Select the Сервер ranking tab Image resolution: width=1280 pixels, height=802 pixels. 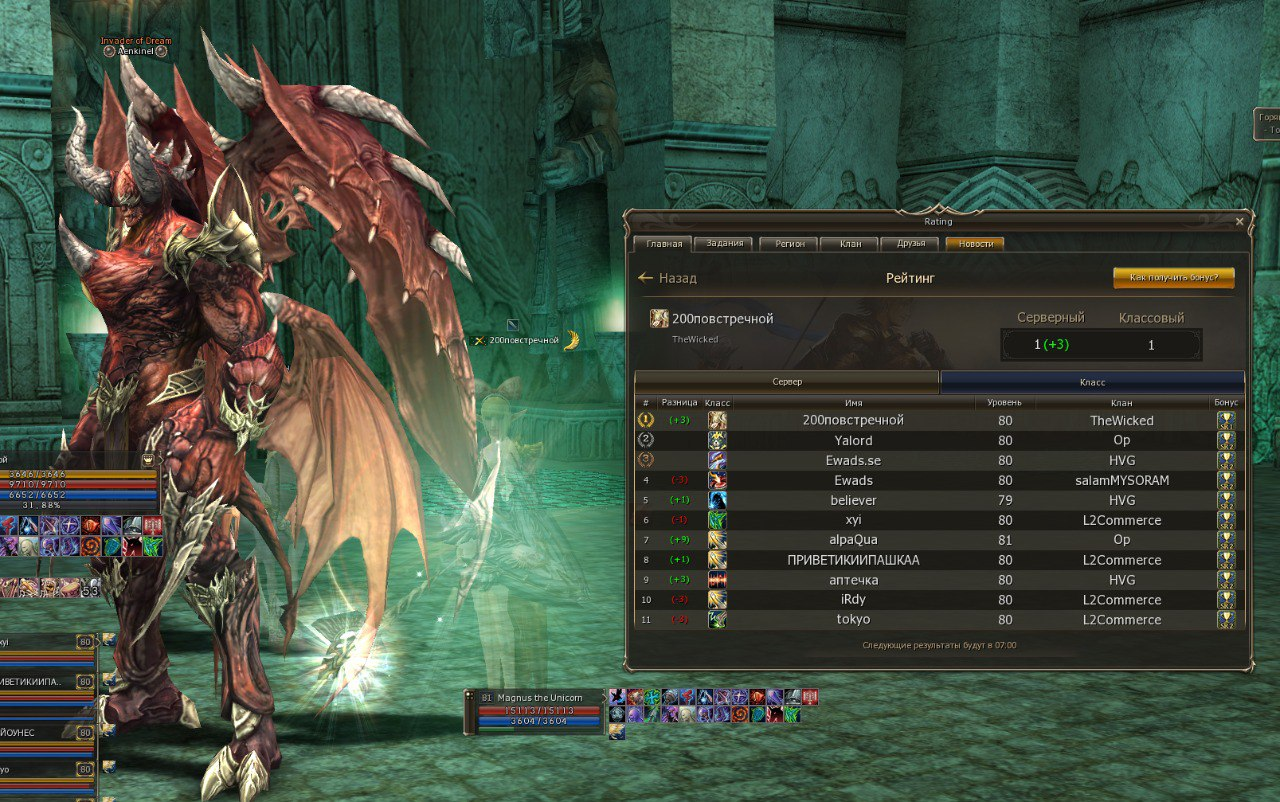point(787,382)
